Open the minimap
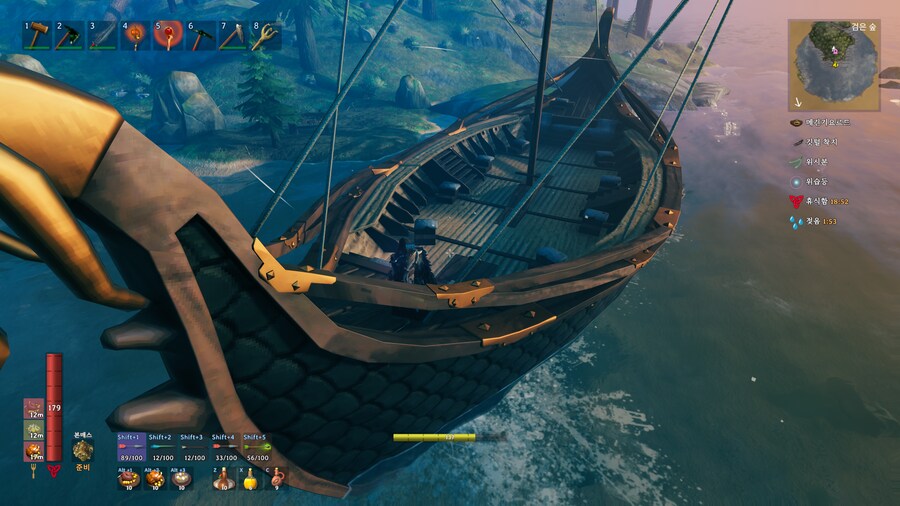Viewport: 900px width, 506px height. pyautogui.click(x=833, y=65)
